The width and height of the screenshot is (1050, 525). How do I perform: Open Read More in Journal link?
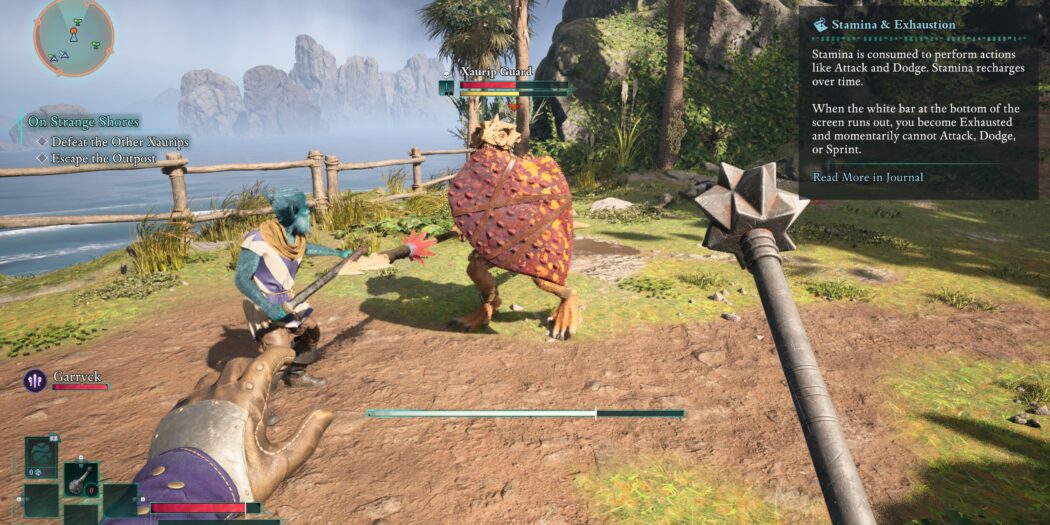click(867, 177)
